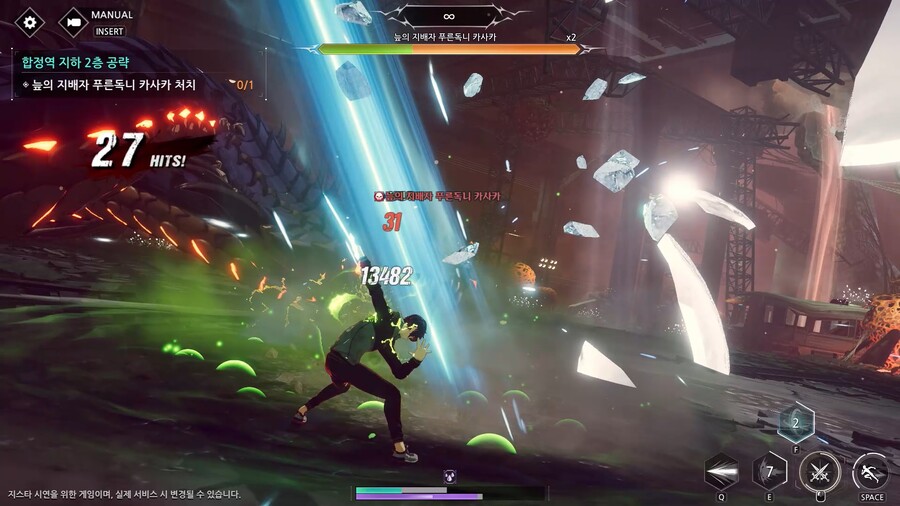Open the gear settings menu

coord(29,22)
